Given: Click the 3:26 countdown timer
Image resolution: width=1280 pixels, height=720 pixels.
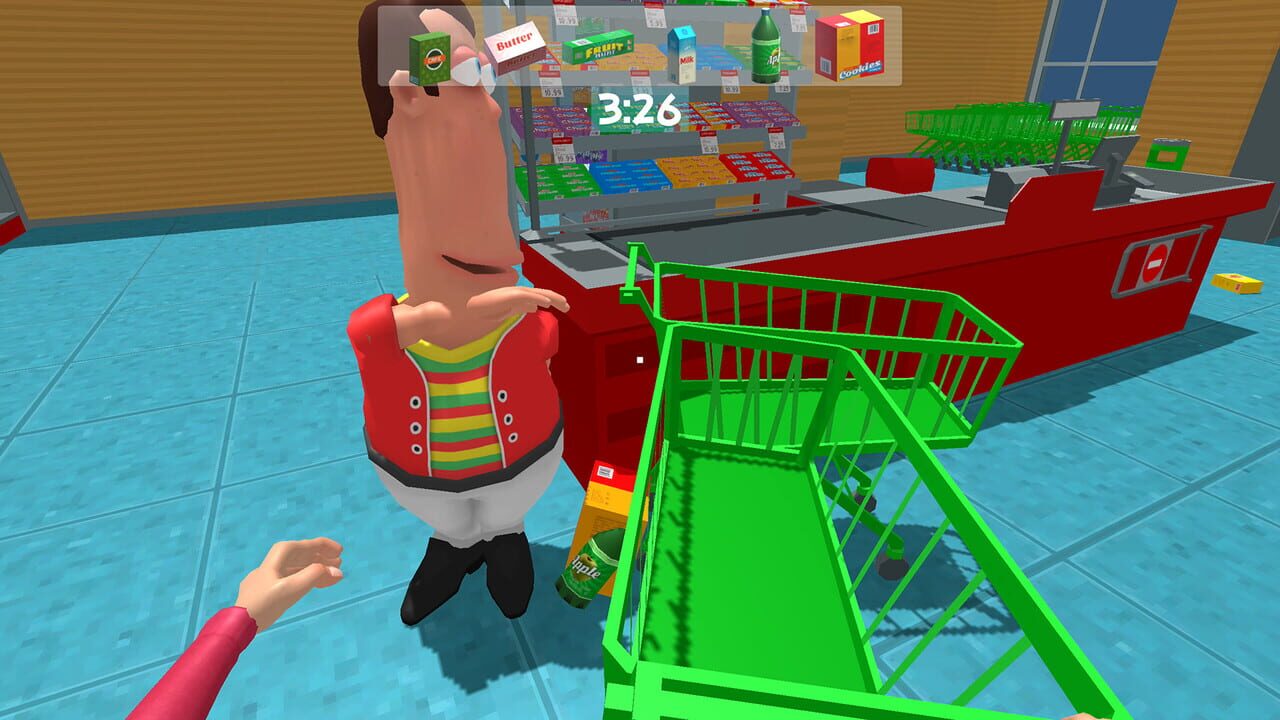Looking at the screenshot, I should click(639, 110).
